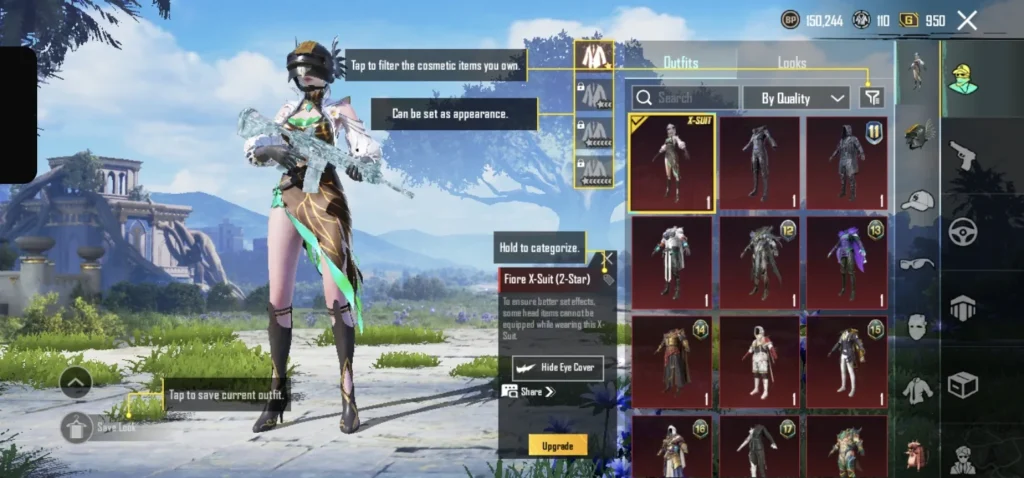Select the Fiore X-Suit outfit tile
Image resolution: width=1024 pixels, height=478 pixels.
pyautogui.click(x=671, y=163)
